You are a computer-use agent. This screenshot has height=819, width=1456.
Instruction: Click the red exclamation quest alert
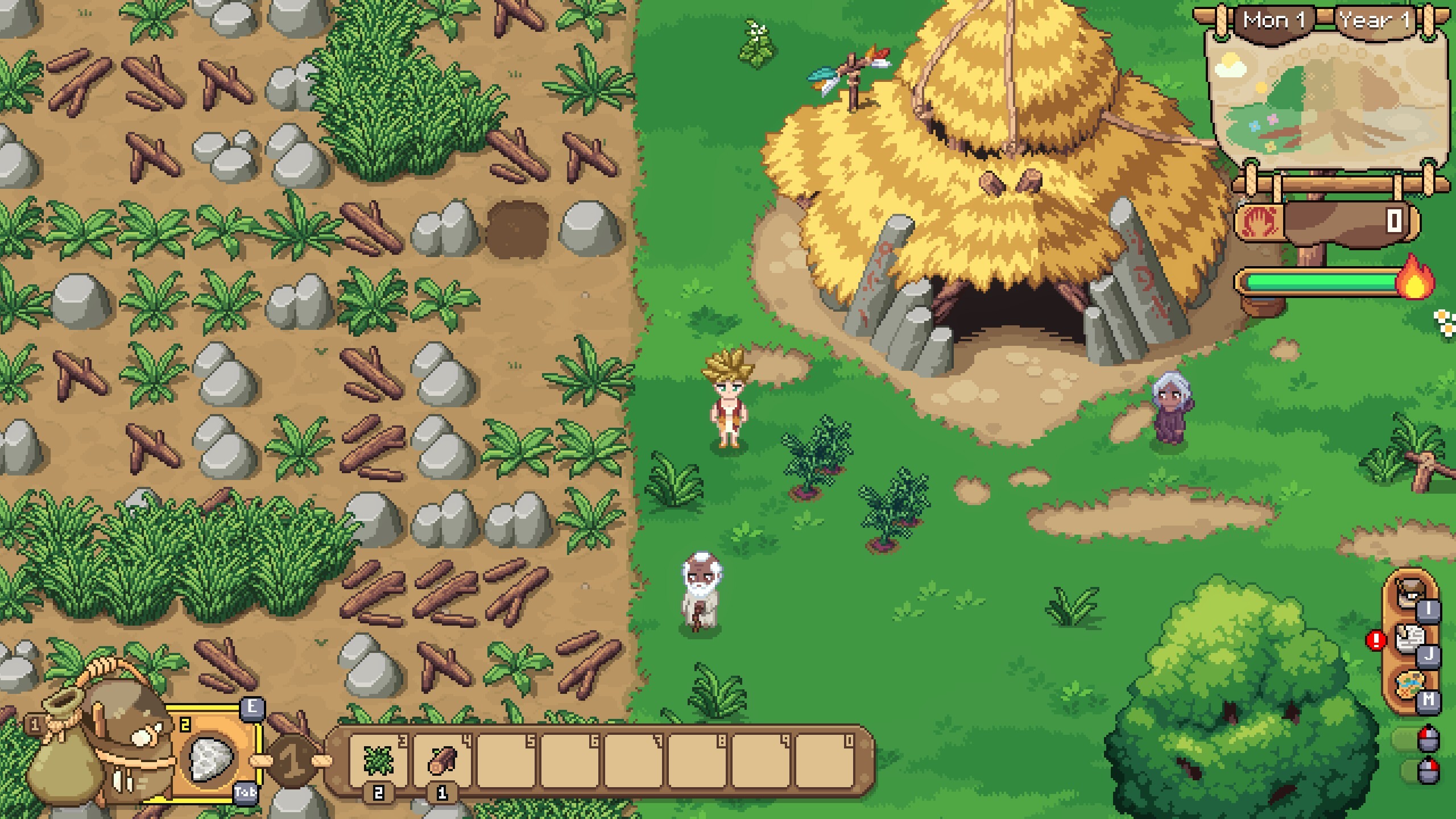coord(1376,641)
